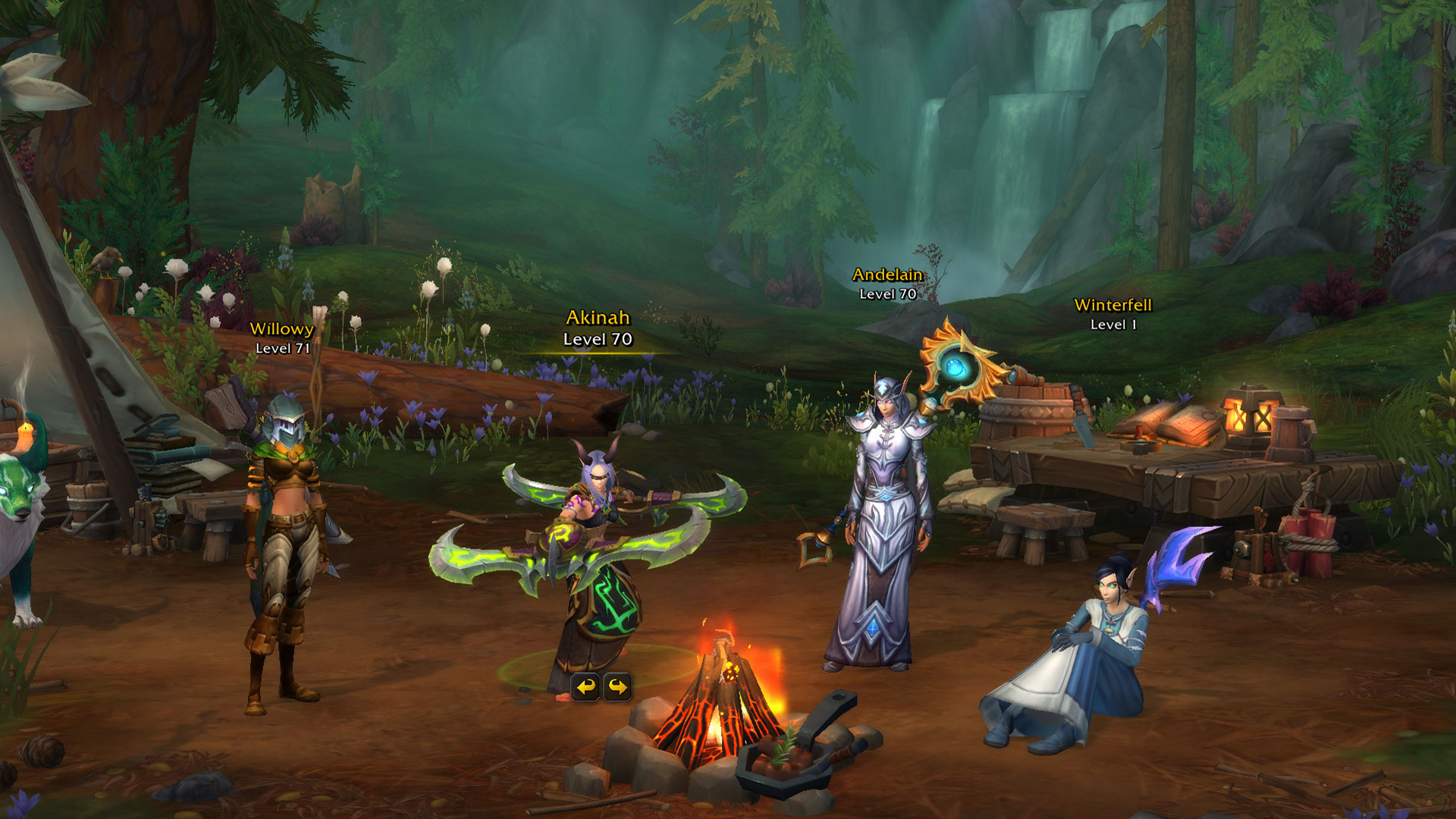Rotate Akinah to the right
The image size is (1456, 819).
617,689
